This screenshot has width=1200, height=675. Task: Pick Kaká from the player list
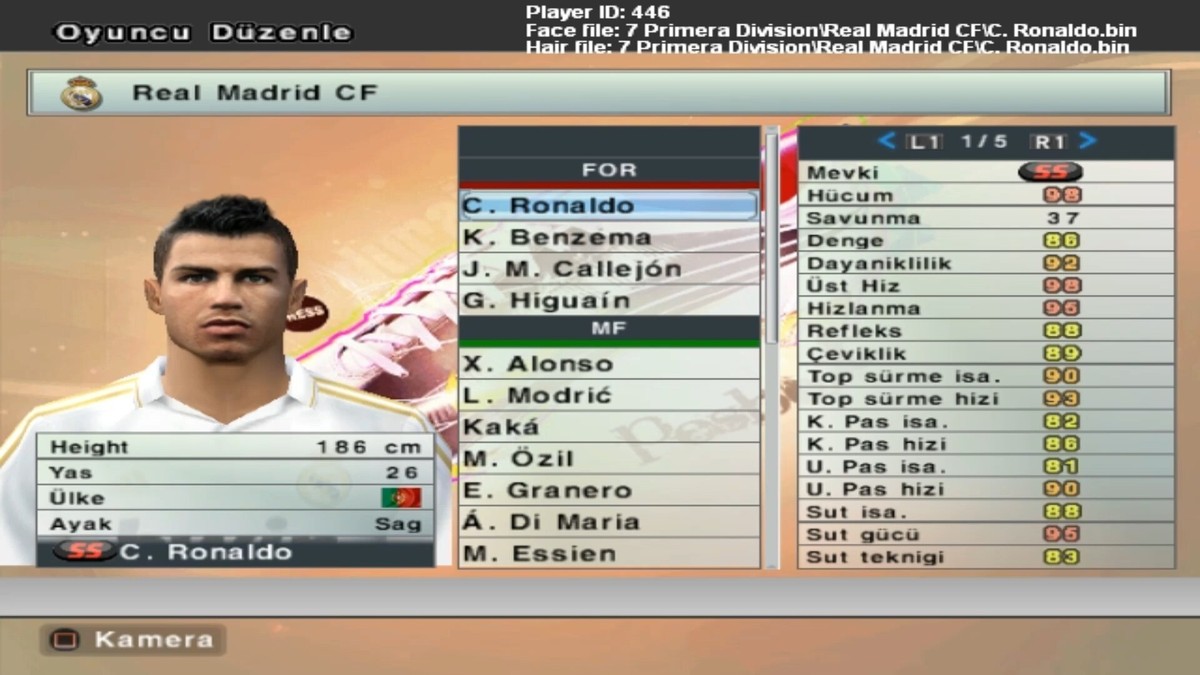[x=608, y=427]
